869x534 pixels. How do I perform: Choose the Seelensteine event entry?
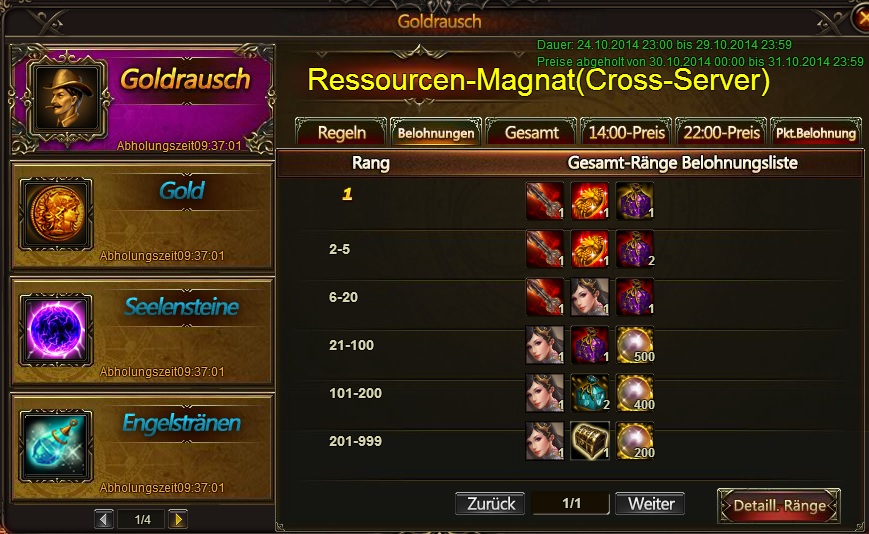pos(141,330)
